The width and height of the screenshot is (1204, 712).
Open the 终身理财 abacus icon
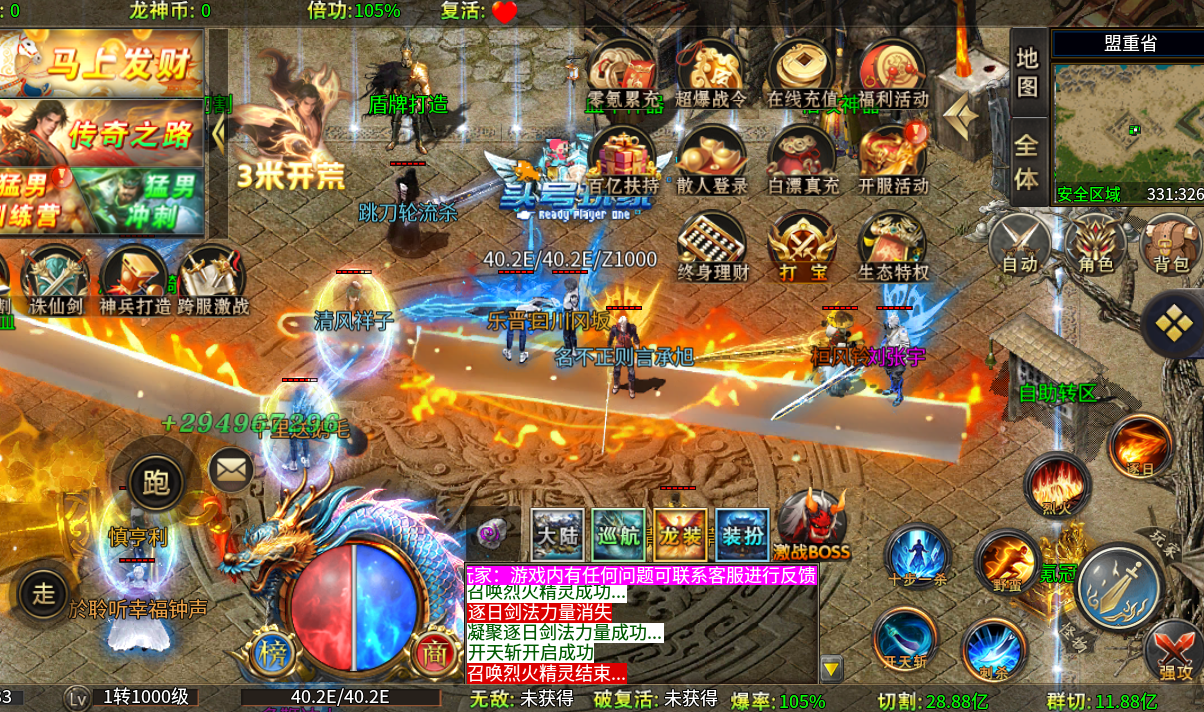pos(712,247)
